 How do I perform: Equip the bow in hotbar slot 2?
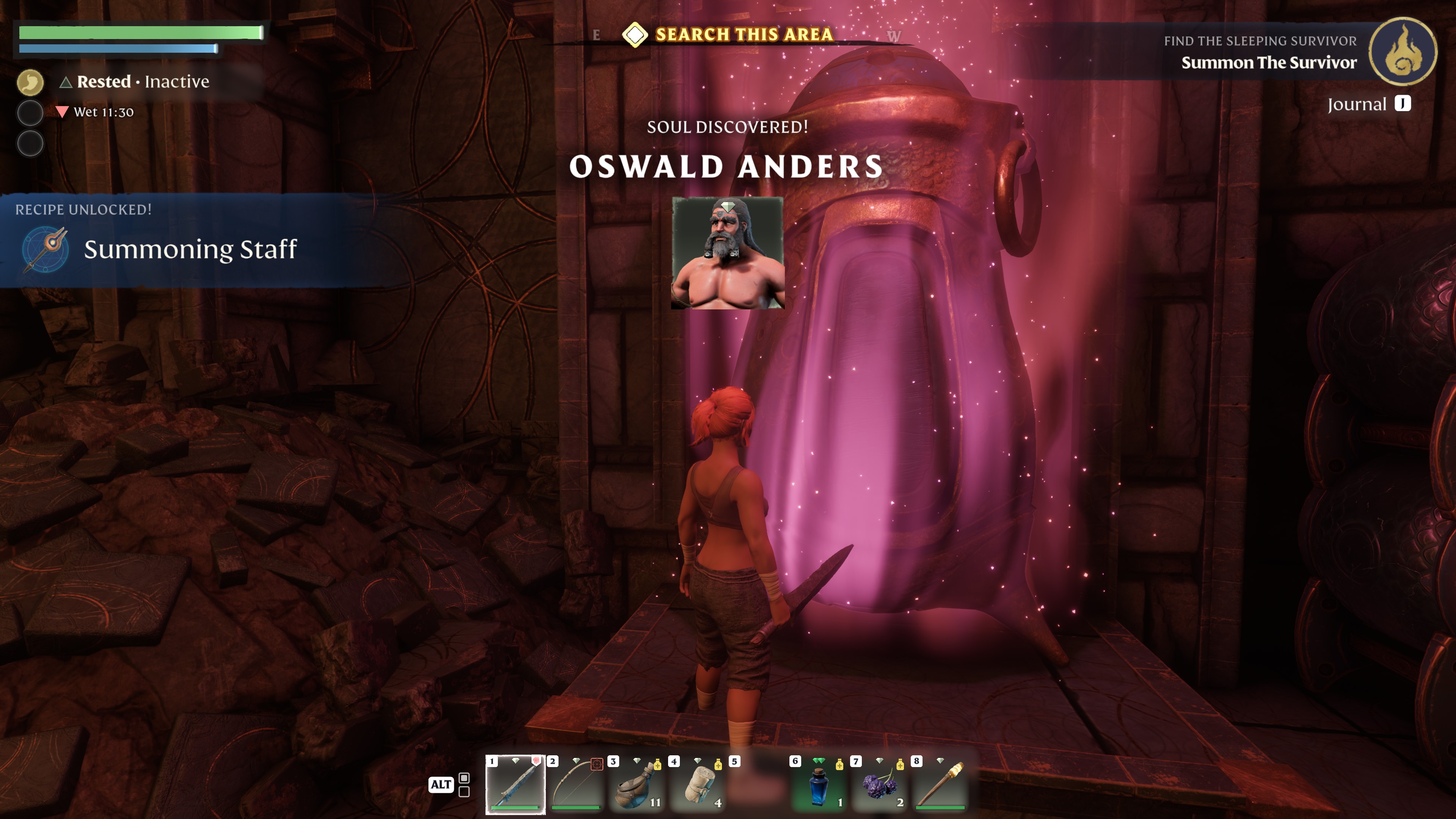click(x=576, y=784)
